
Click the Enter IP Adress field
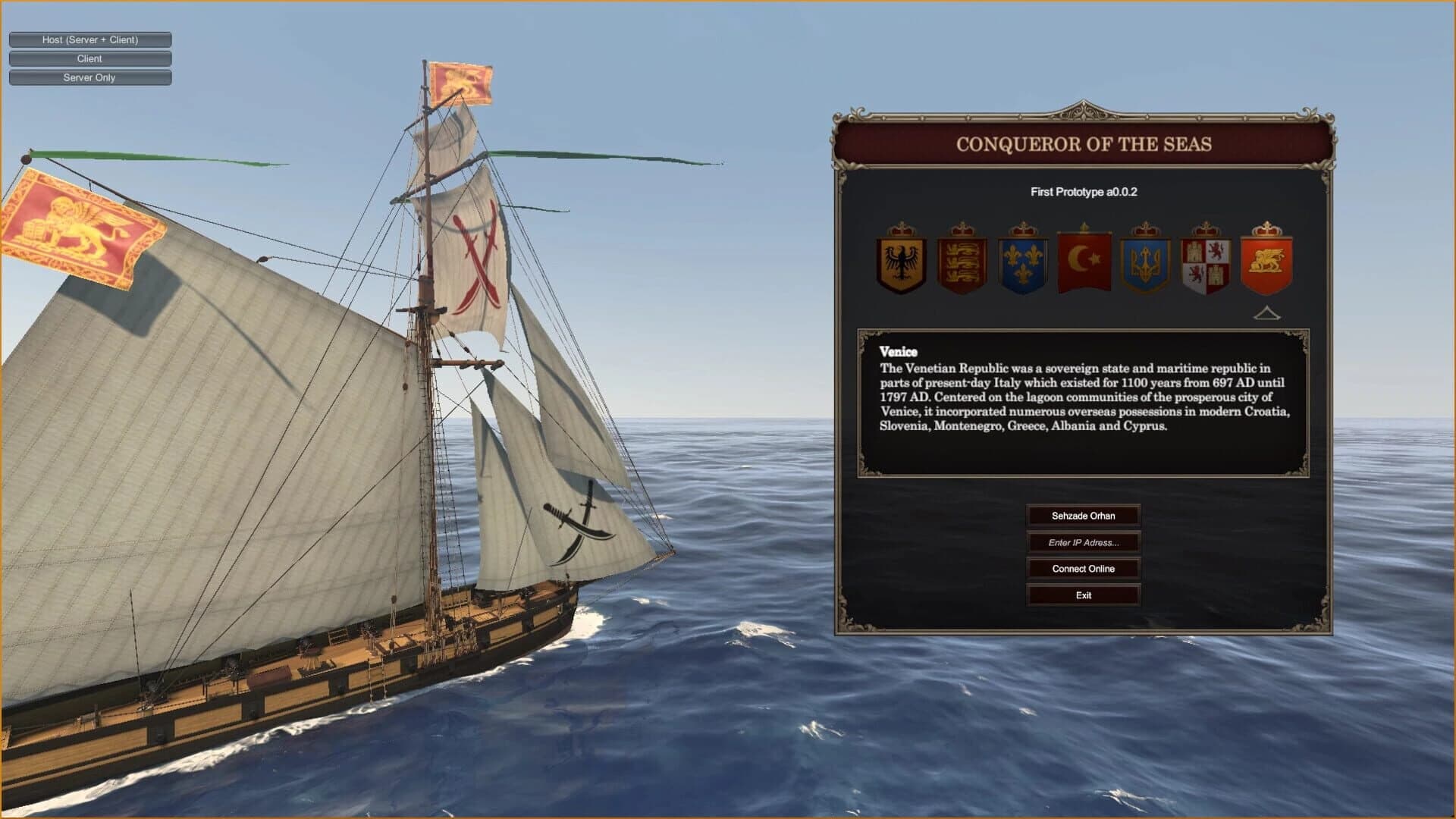coord(1082,542)
